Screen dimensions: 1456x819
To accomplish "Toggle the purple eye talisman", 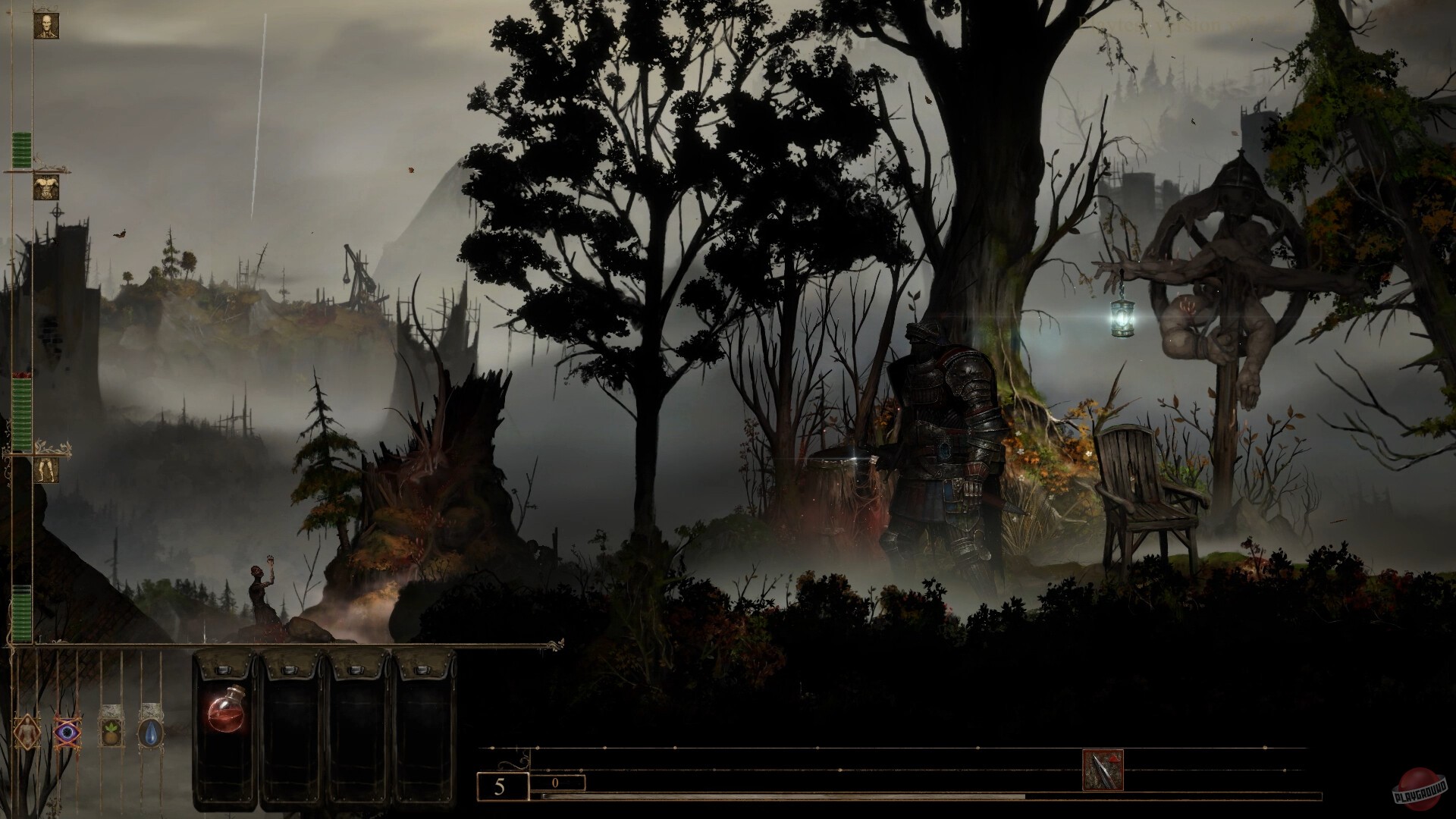I will tap(66, 733).
